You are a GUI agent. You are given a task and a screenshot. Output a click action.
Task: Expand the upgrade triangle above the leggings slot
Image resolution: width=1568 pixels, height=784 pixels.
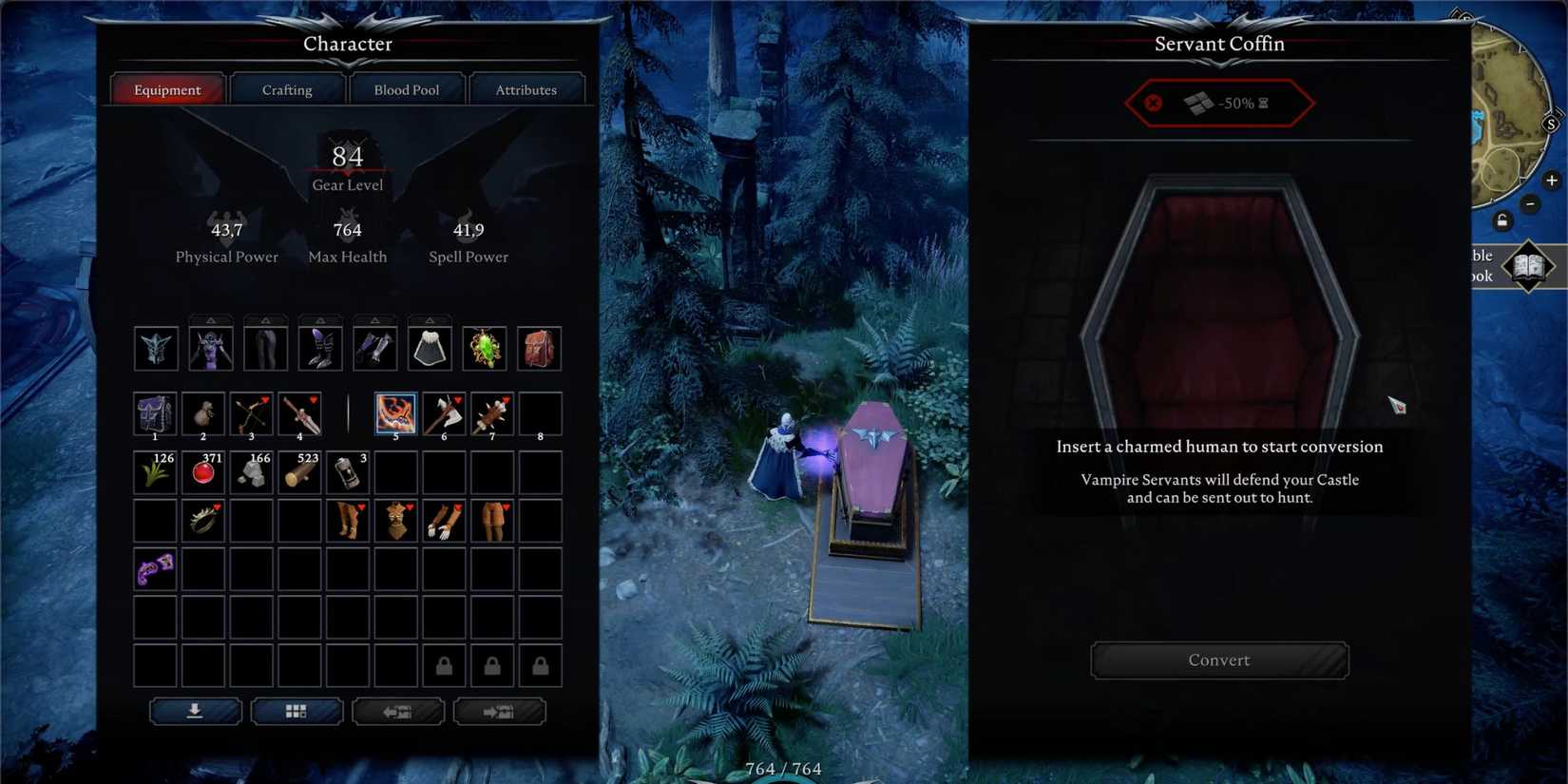266,318
